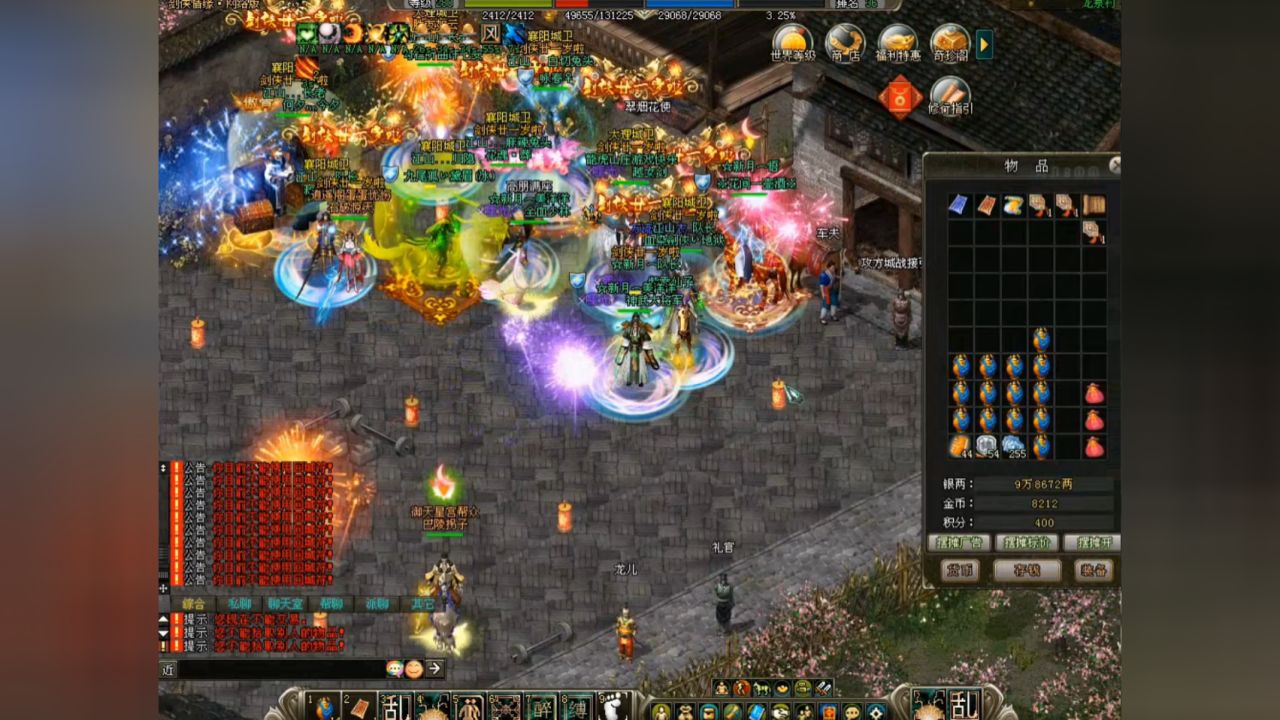
Task: Open the 装备 equipment panel
Action: point(1093,570)
